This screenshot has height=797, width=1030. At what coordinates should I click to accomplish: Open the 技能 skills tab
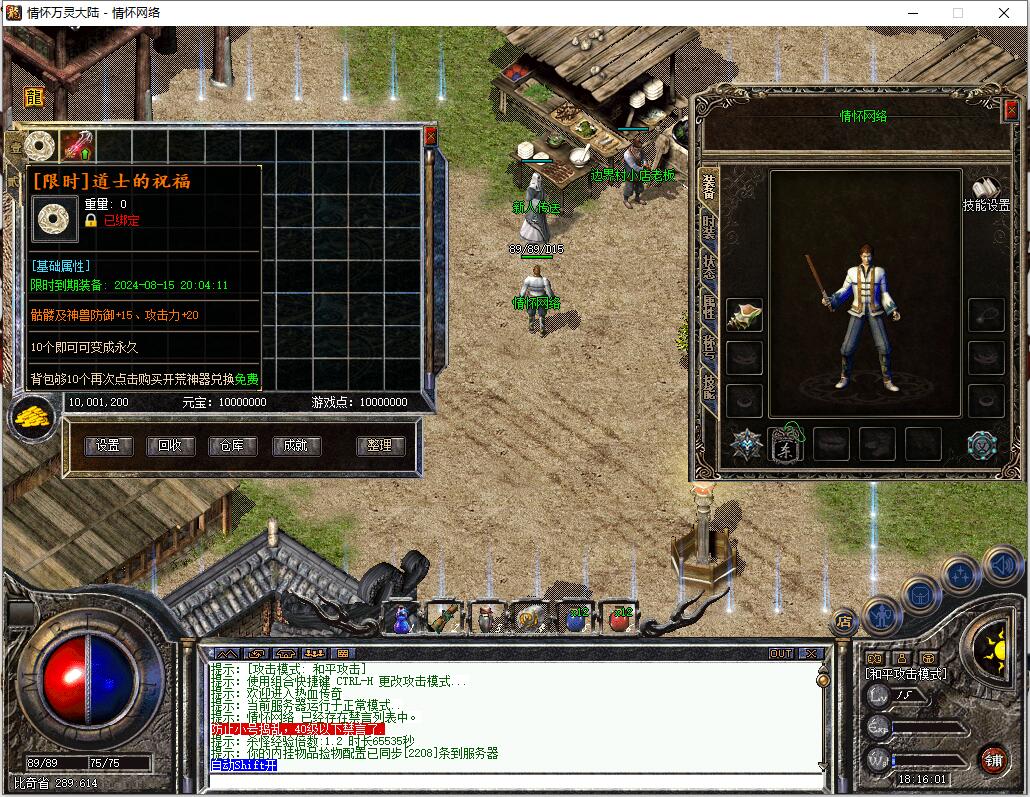(x=708, y=385)
